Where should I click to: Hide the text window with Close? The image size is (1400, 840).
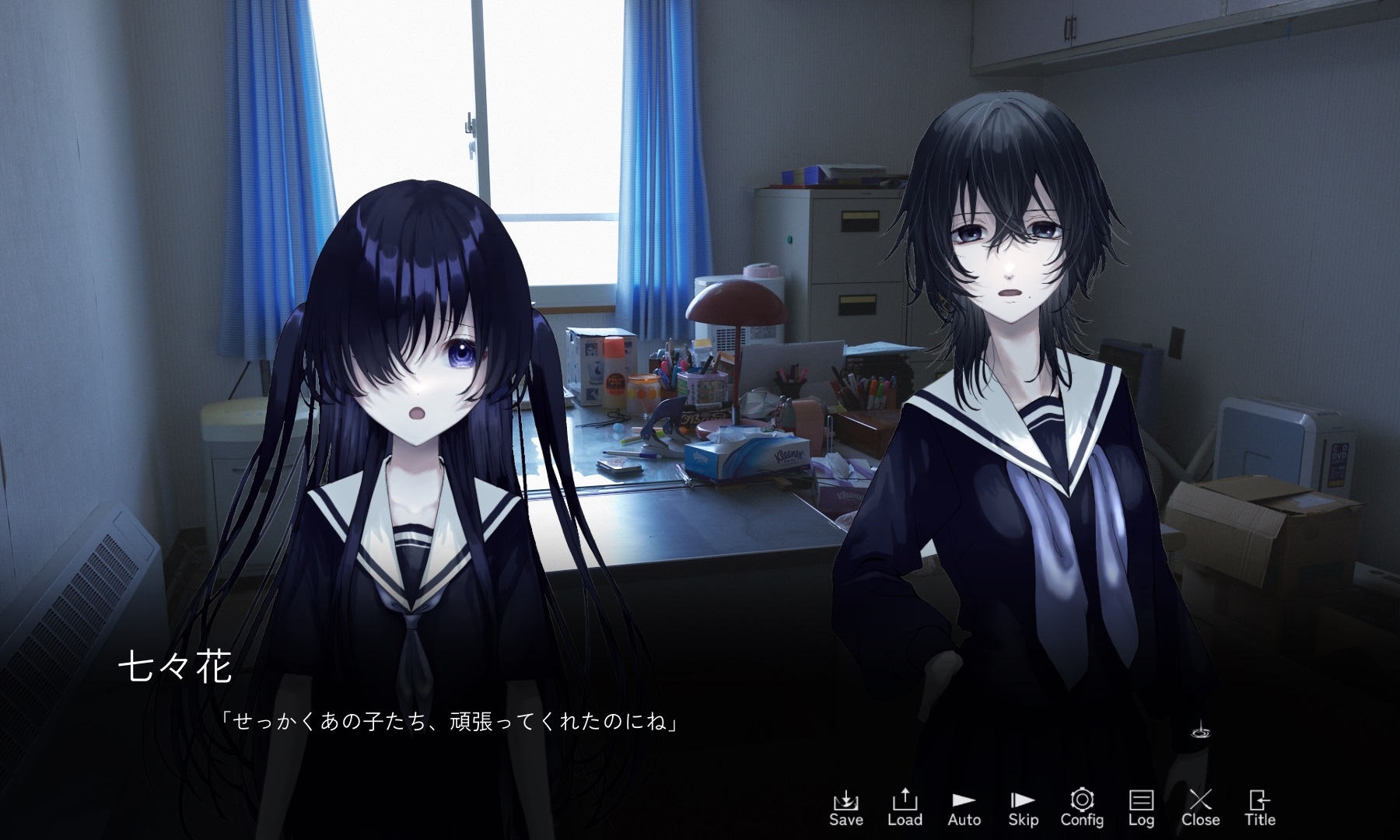1200,807
